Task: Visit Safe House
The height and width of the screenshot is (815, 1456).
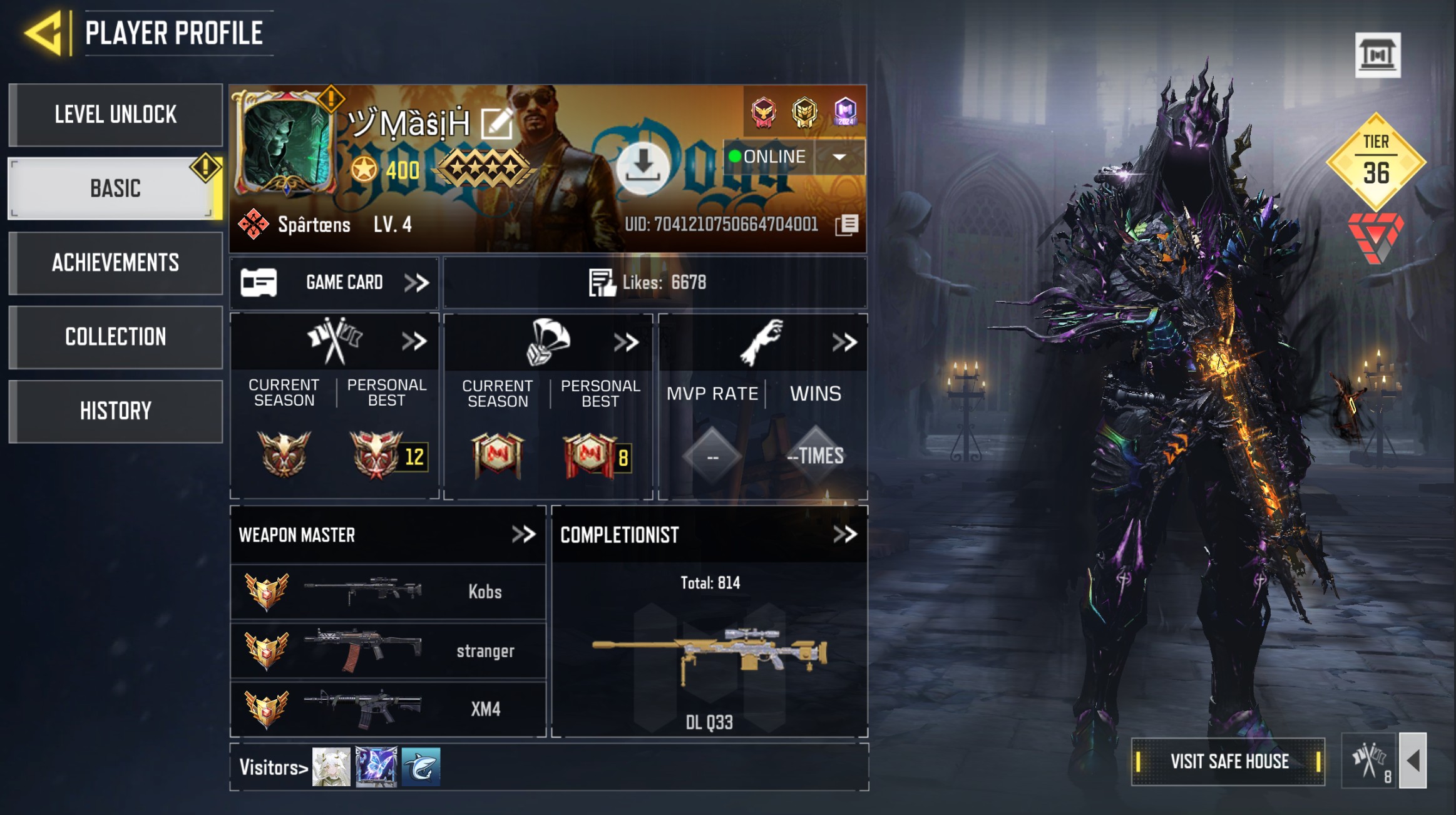Action: click(1228, 761)
